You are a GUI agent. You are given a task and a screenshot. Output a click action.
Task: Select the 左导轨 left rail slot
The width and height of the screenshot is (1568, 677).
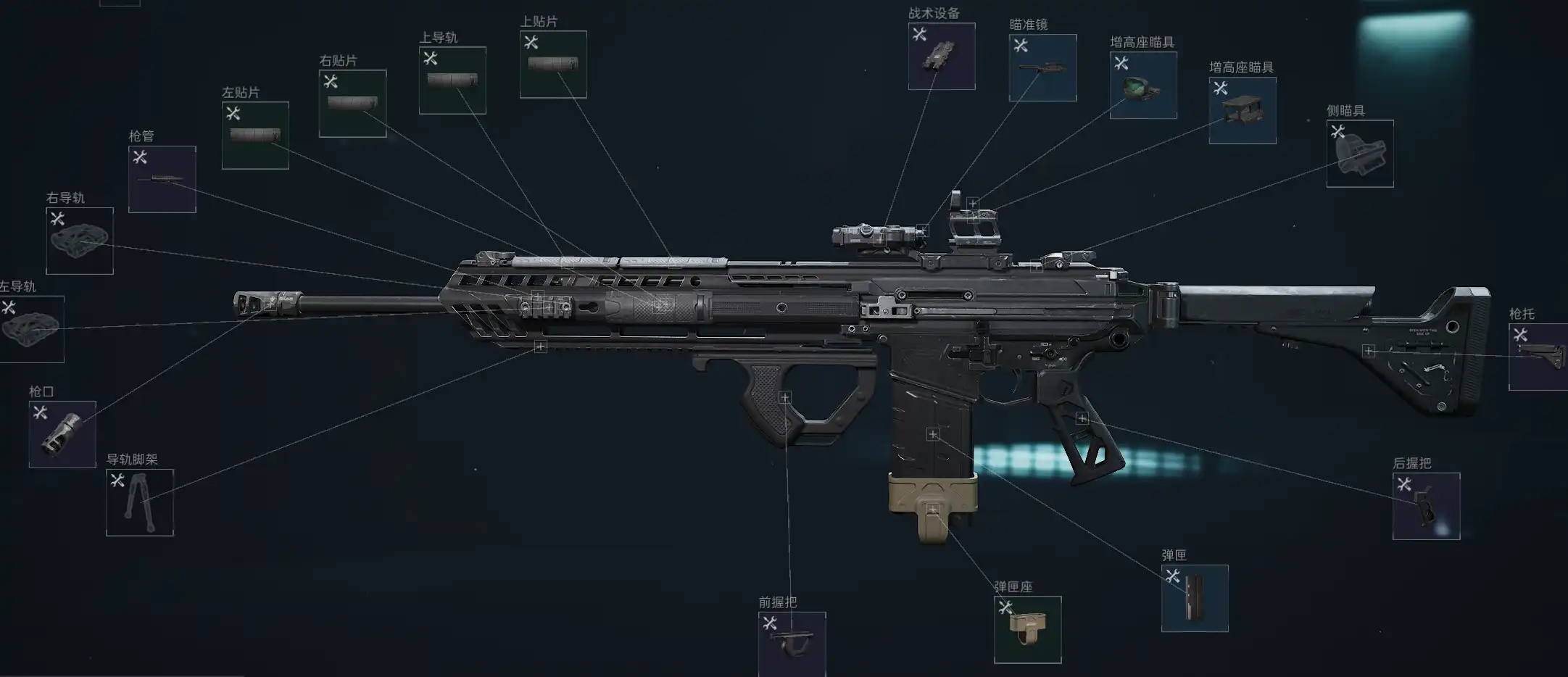pyautogui.click(x=32, y=330)
